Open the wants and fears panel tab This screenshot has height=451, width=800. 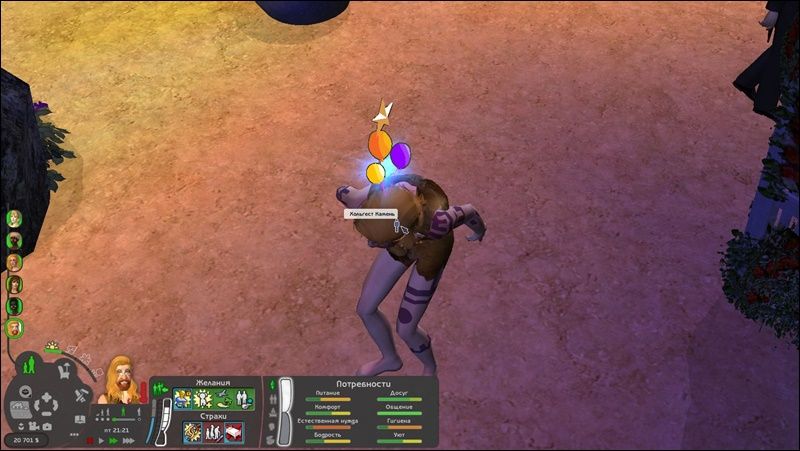[x=156, y=386]
